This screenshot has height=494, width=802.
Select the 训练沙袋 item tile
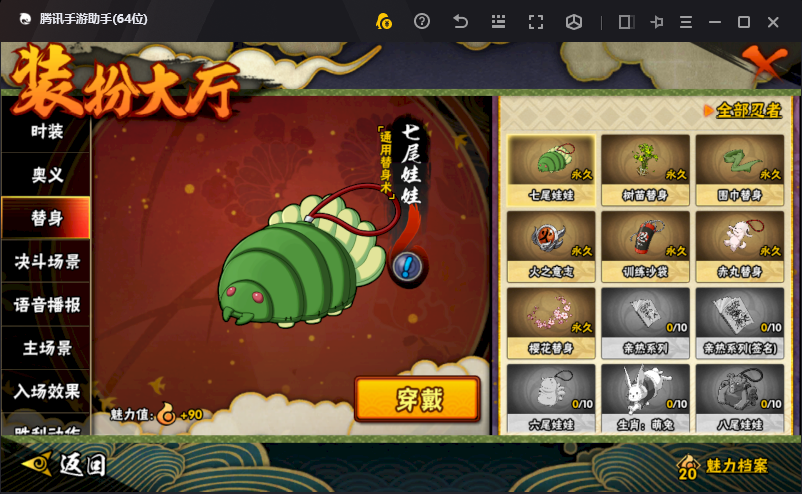(x=645, y=246)
